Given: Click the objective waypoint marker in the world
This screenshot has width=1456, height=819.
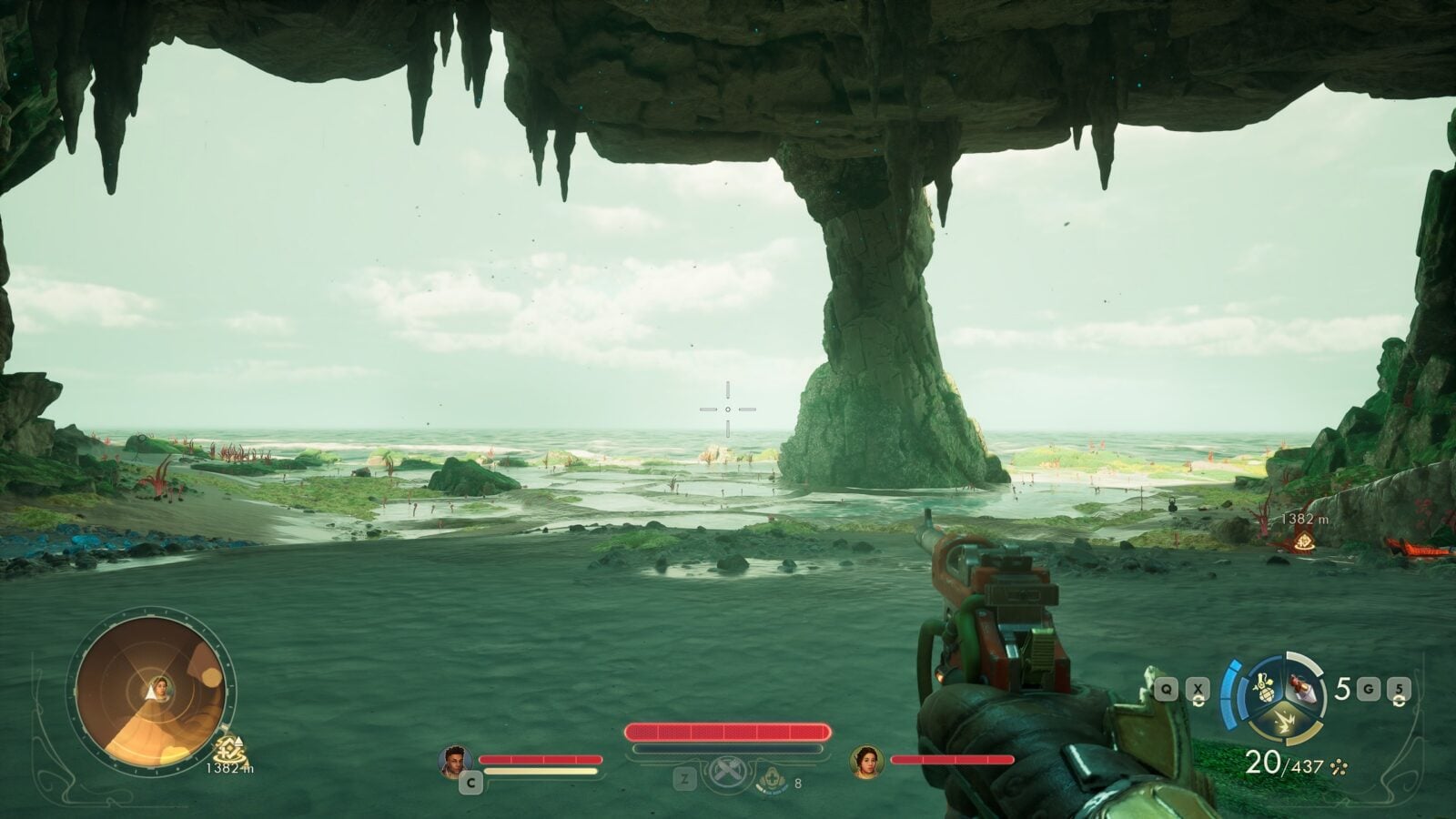Looking at the screenshot, I should tap(1304, 542).
